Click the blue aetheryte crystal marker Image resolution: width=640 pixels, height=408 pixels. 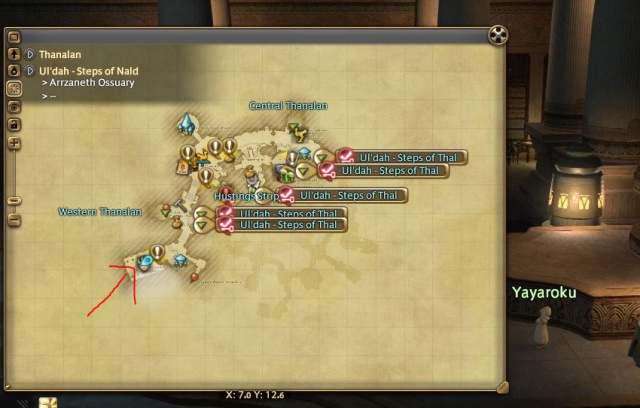click(x=186, y=124)
